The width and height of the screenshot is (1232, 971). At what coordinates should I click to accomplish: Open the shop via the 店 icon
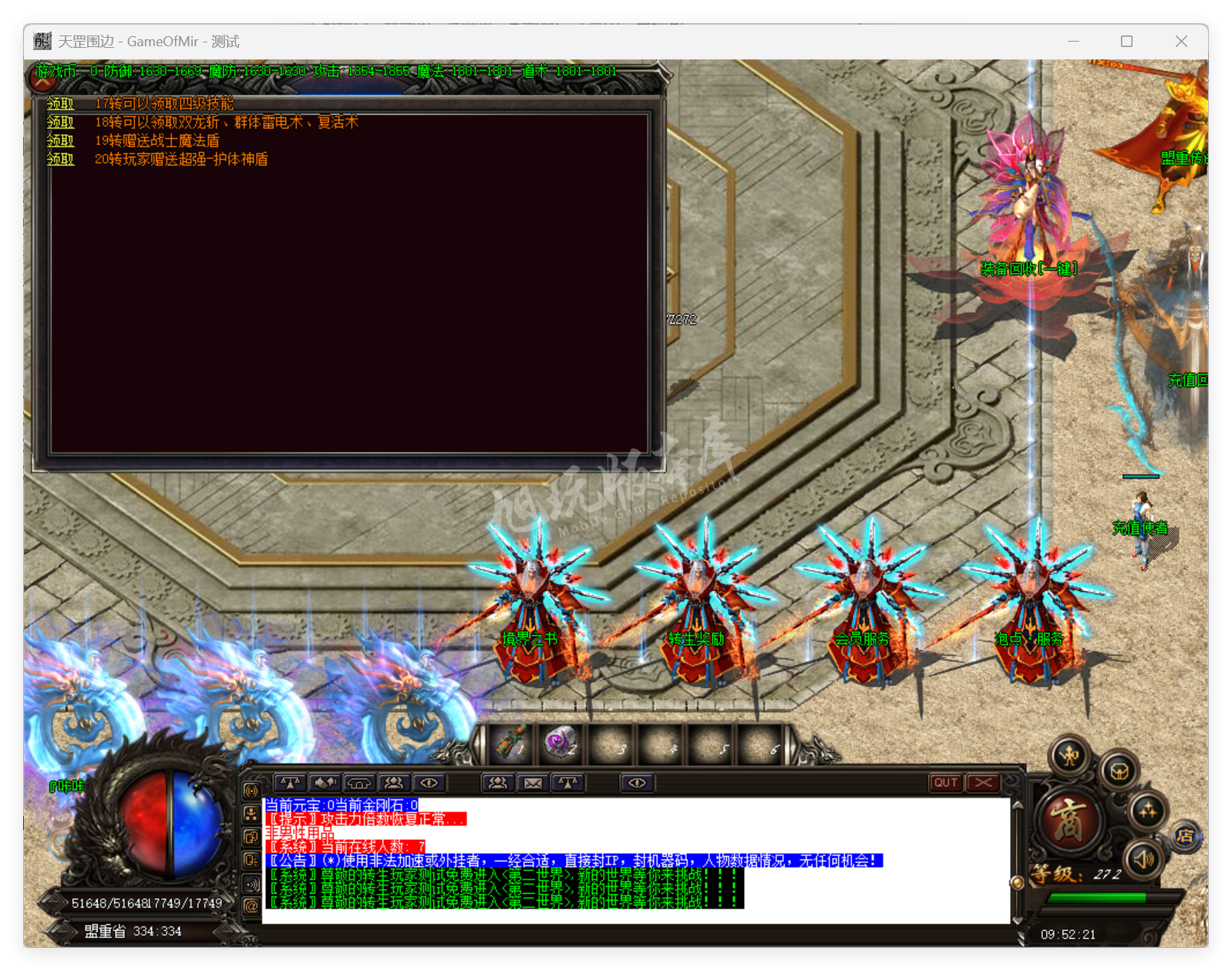[1186, 836]
